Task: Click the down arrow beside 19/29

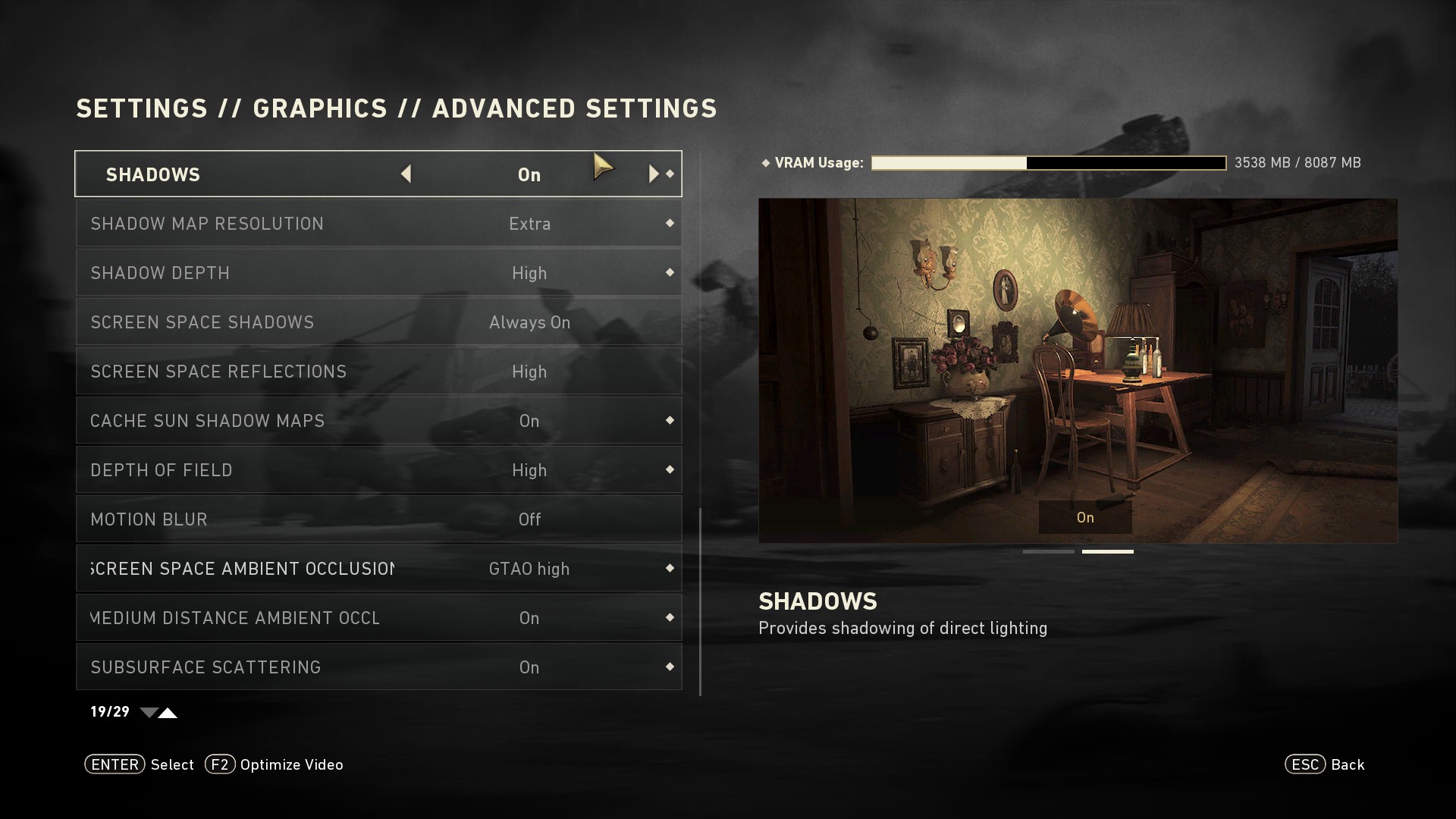Action: 149,713
